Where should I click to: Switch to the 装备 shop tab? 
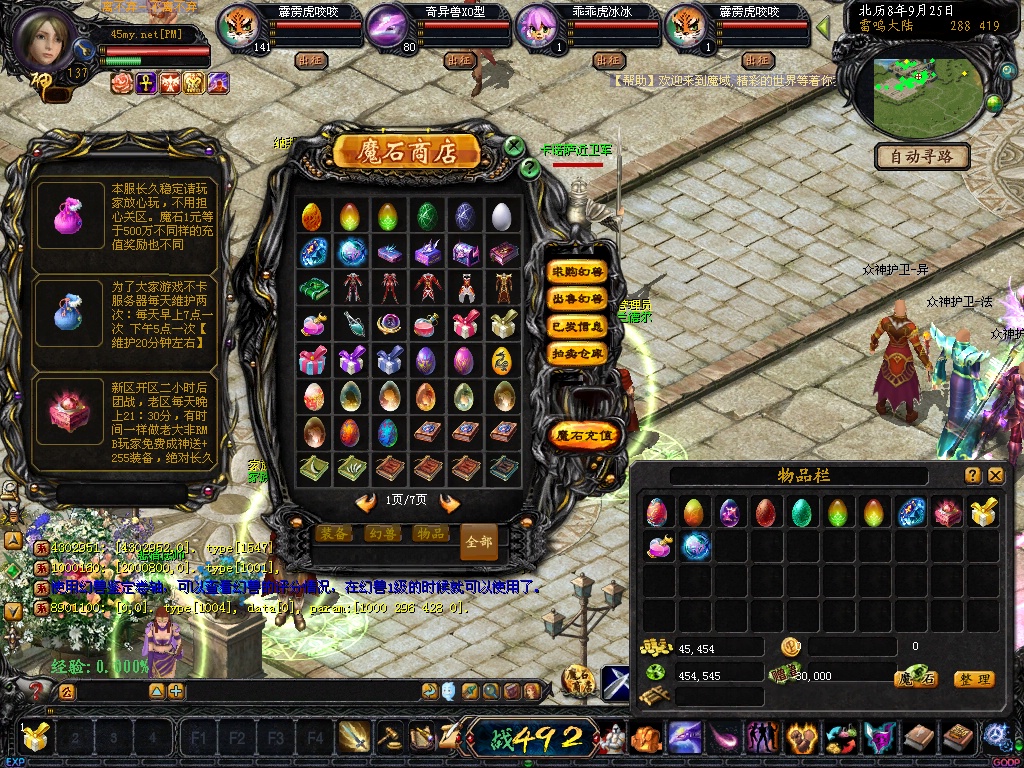point(334,534)
